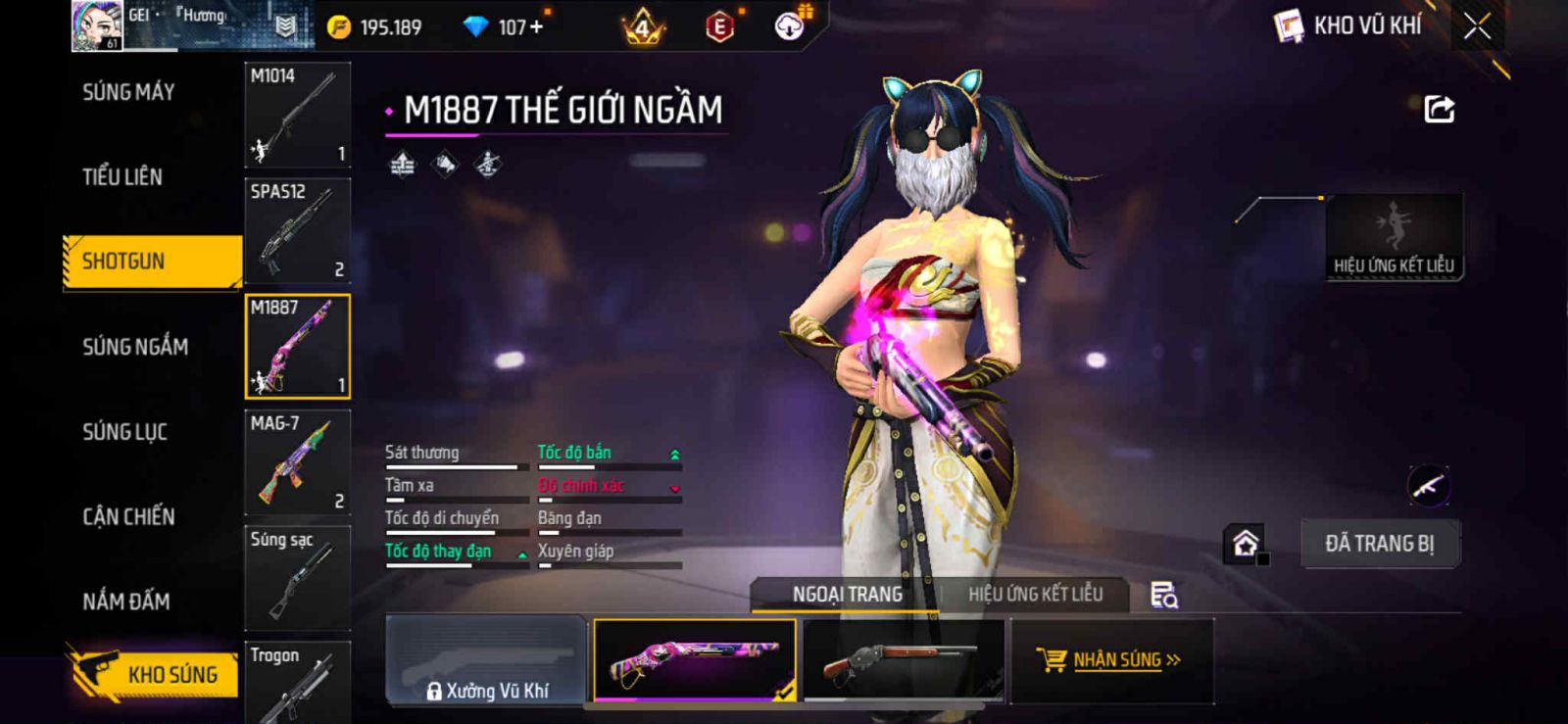The height and width of the screenshot is (724, 1568).
Task: Open the locked Xưởng Vũ Khí tile
Action: (x=487, y=660)
